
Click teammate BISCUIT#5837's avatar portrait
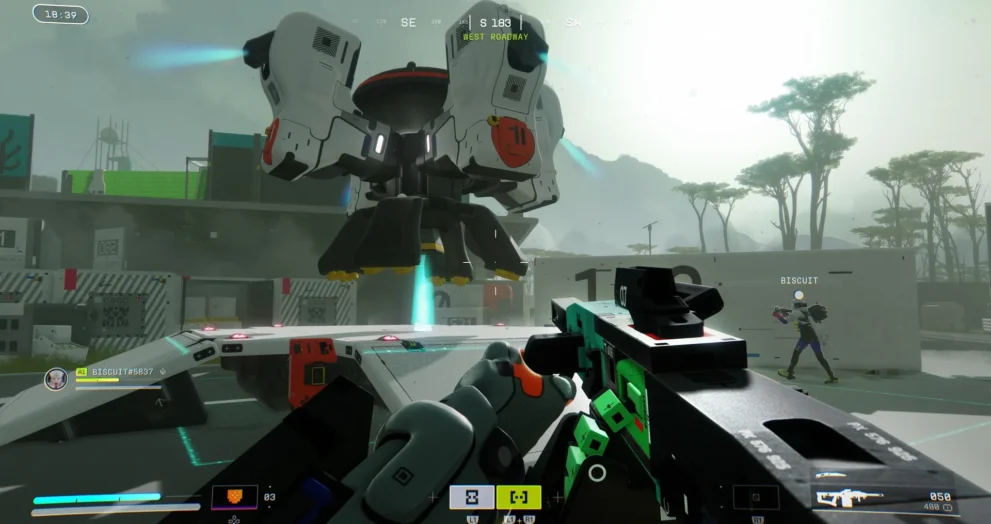(x=56, y=379)
